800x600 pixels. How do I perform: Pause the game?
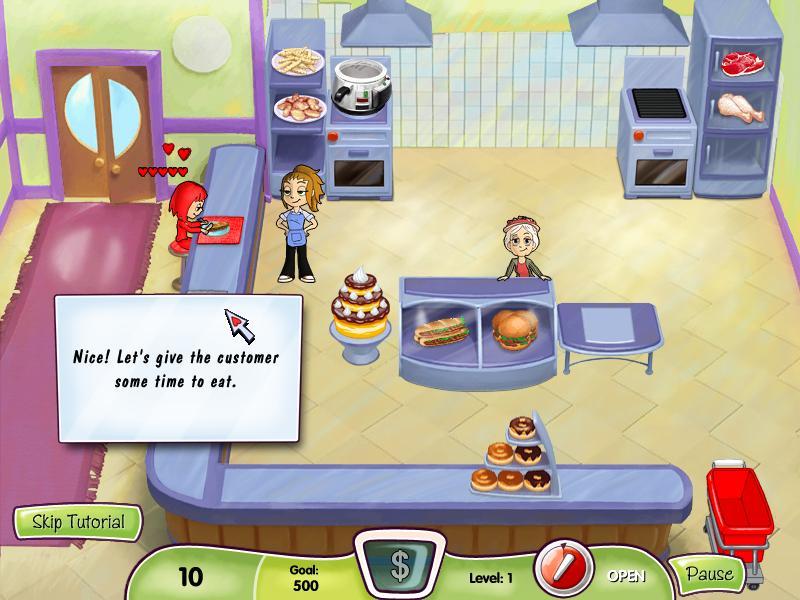[708, 574]
